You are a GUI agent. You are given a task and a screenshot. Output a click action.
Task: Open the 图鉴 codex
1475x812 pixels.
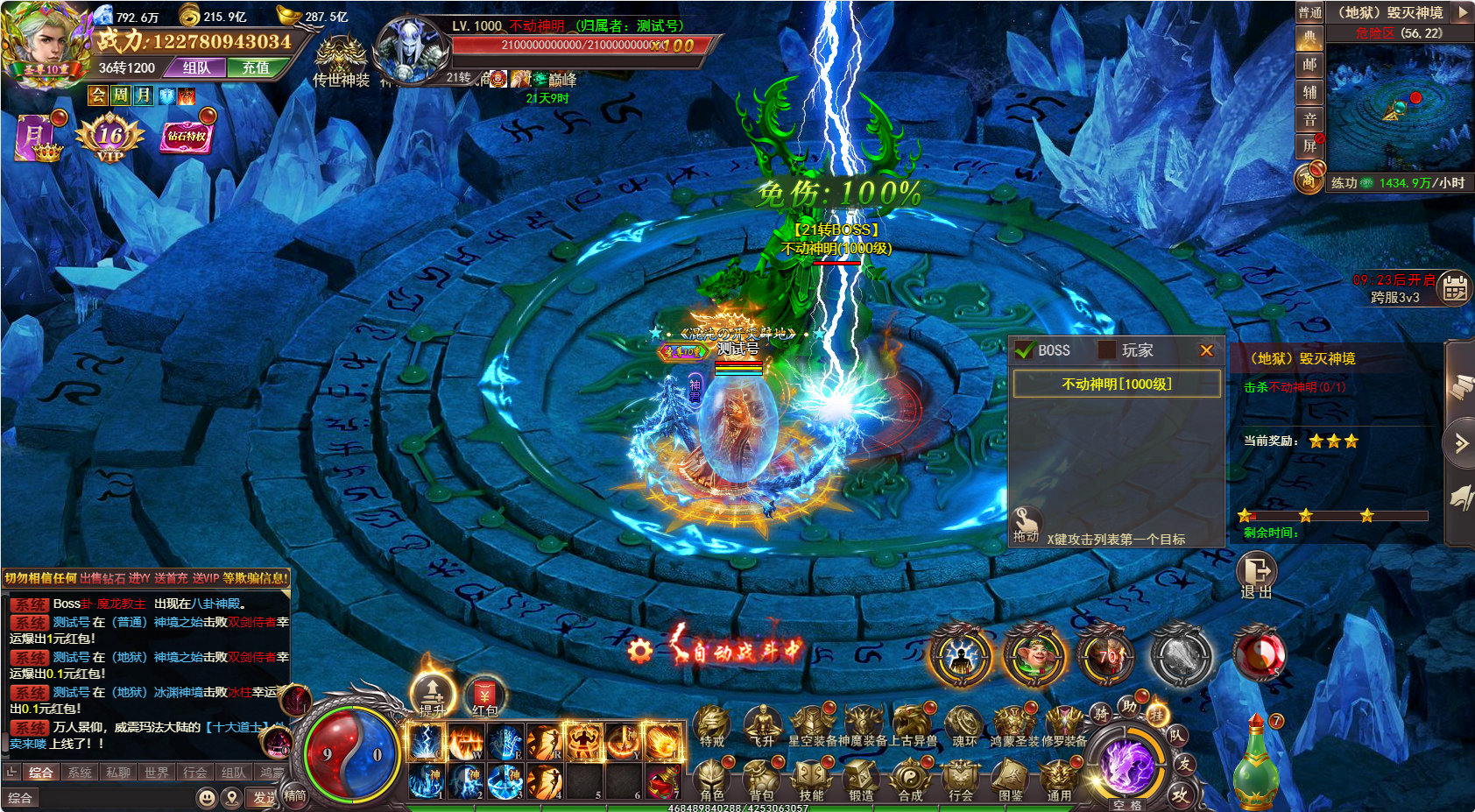point(1011,779)
